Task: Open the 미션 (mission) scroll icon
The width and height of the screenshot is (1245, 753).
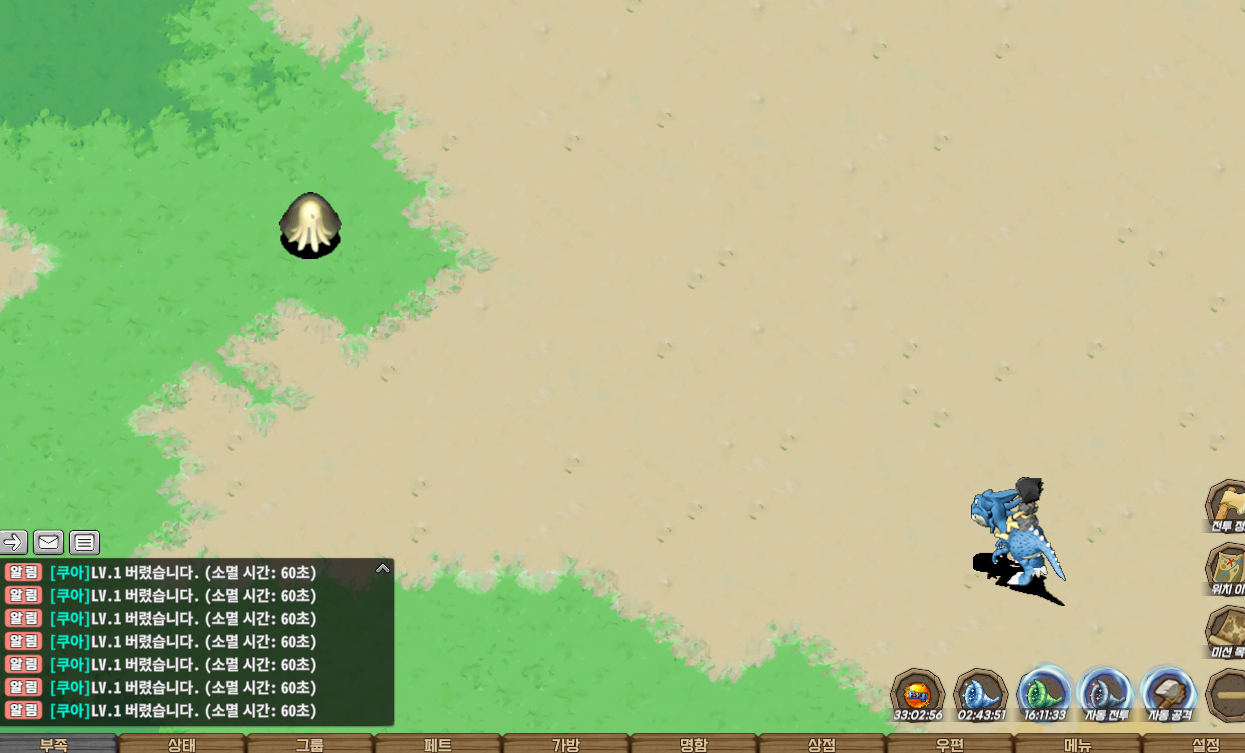Action: coord(1227,632)
